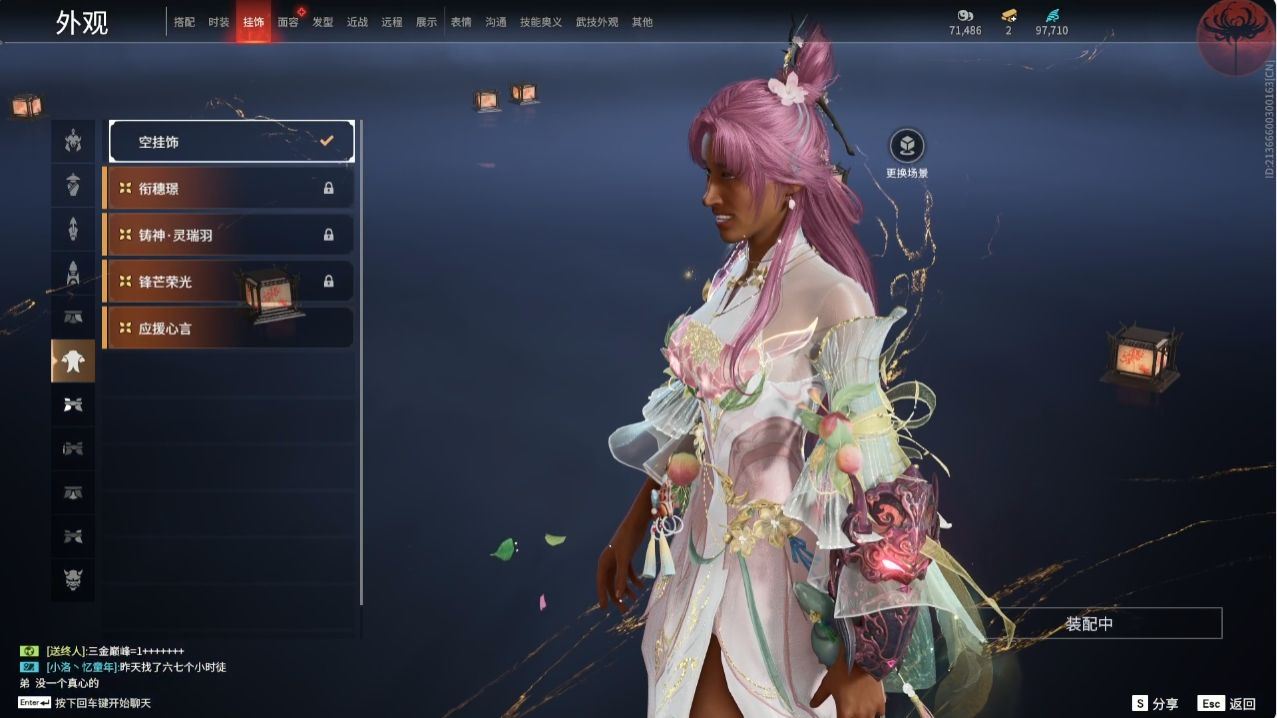The image size is (1277, 718).
Task: Switch to the 近战 tab
Action: point(357,22)
